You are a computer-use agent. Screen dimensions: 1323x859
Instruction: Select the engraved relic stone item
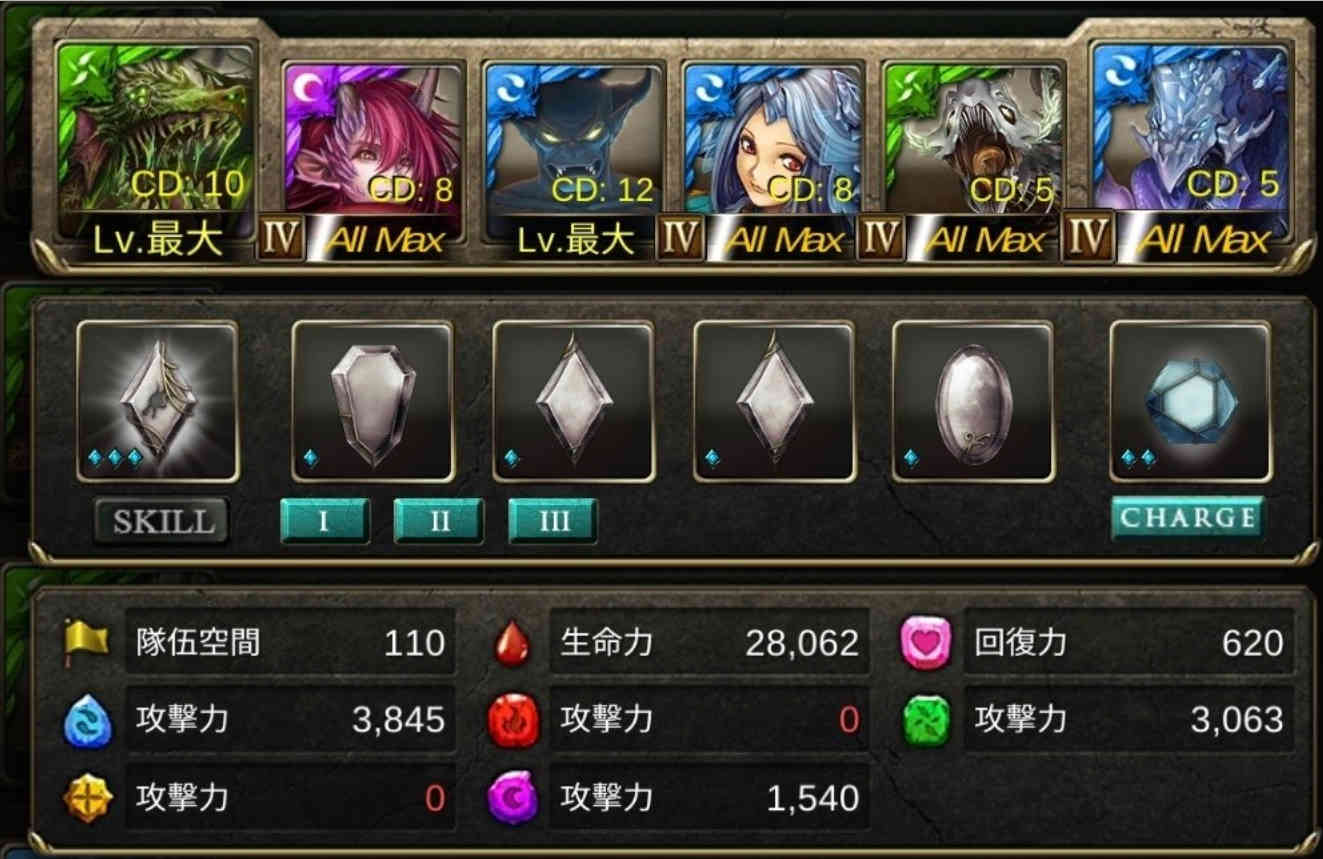tap(160, 400)
